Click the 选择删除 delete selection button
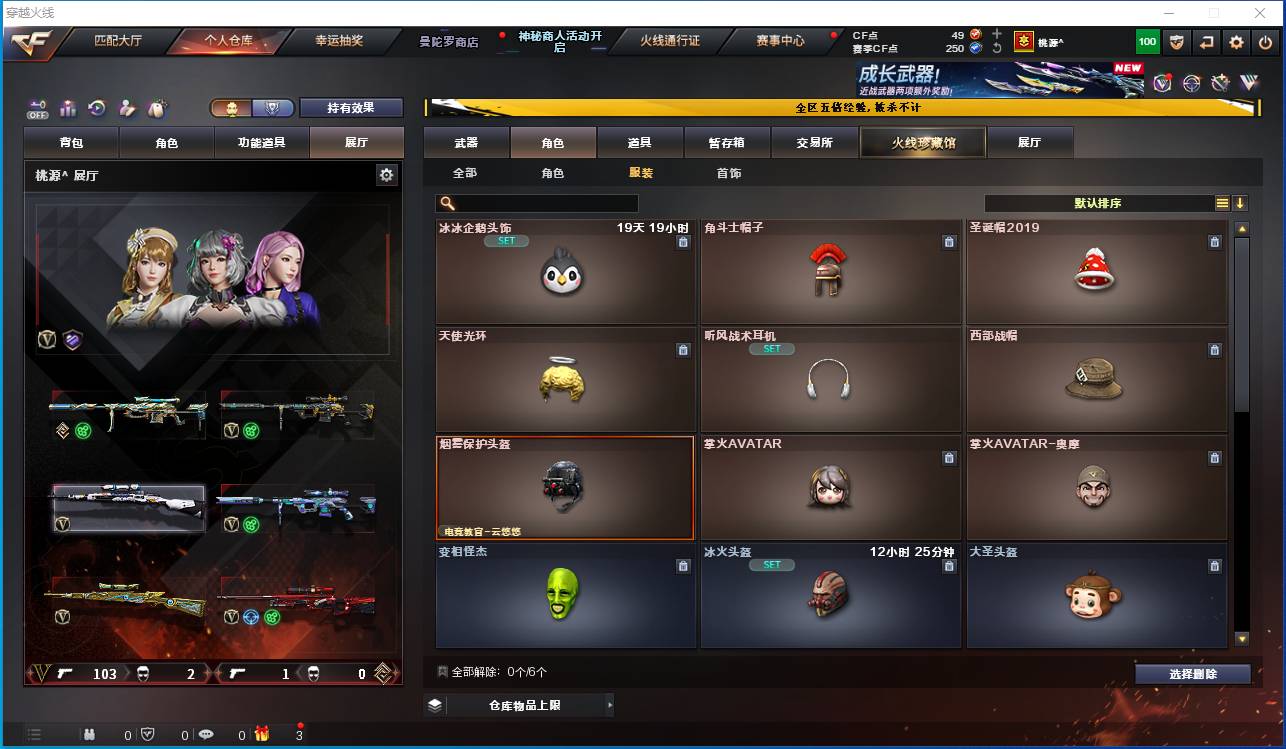This screenshot has width=1286, height=749. click(1192, 674)
